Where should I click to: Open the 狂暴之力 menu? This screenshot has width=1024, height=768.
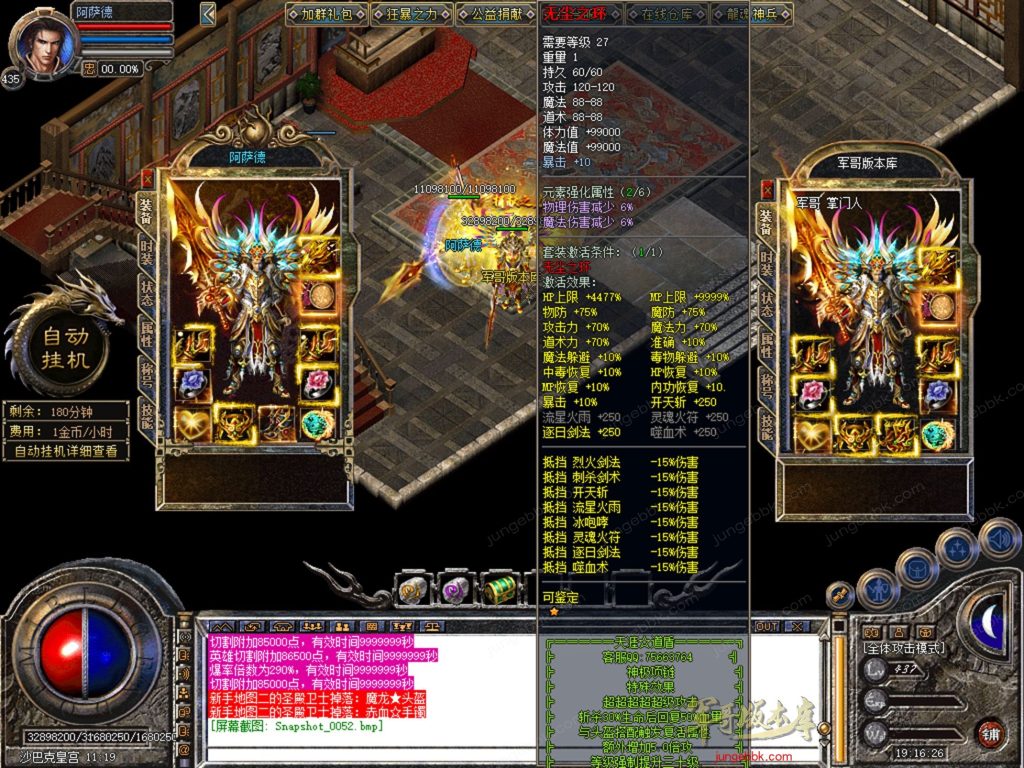coord(410,14)
